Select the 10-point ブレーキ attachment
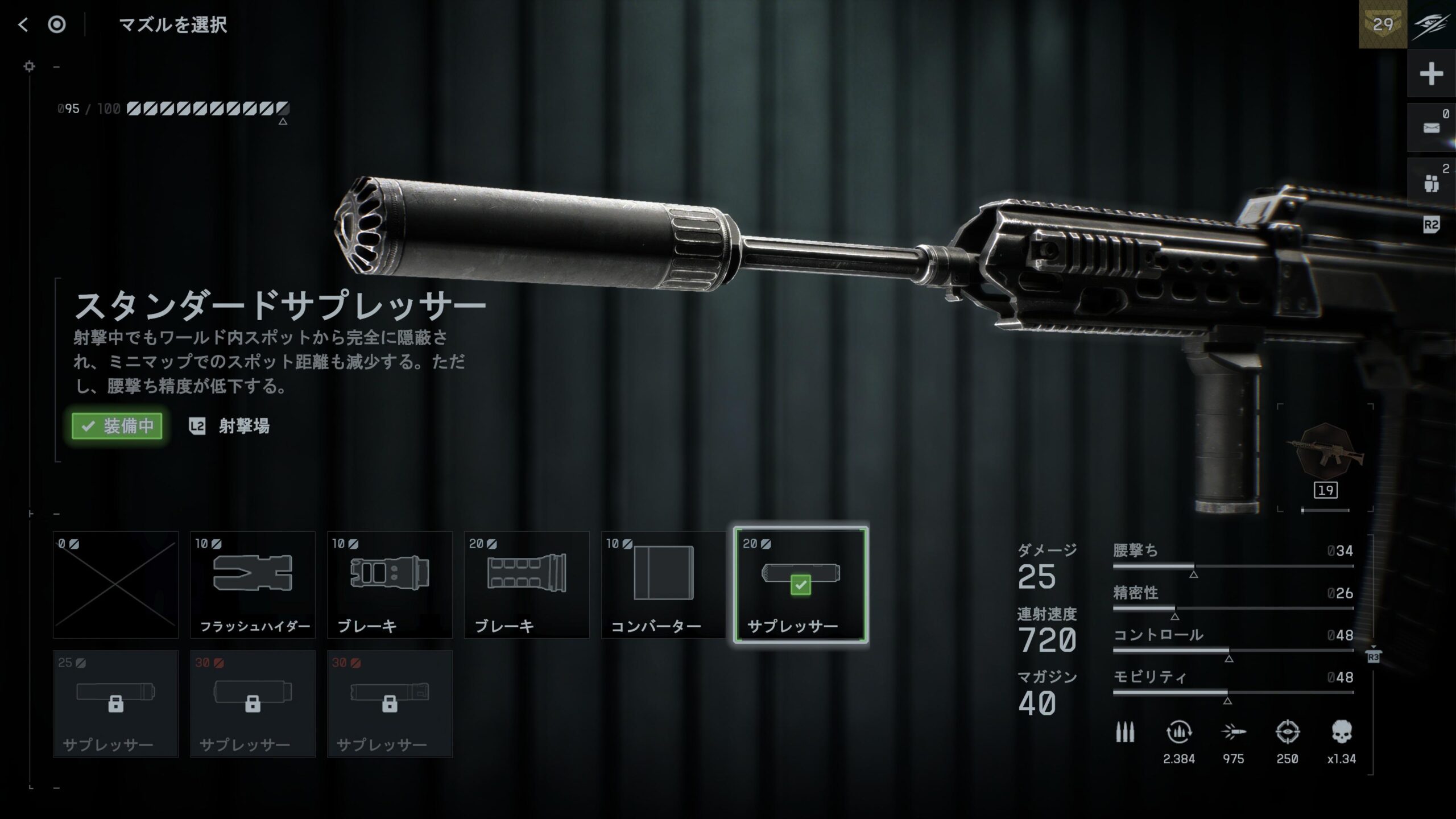The height and width of the screenshot is (819, 1456). tap(390, 585)
